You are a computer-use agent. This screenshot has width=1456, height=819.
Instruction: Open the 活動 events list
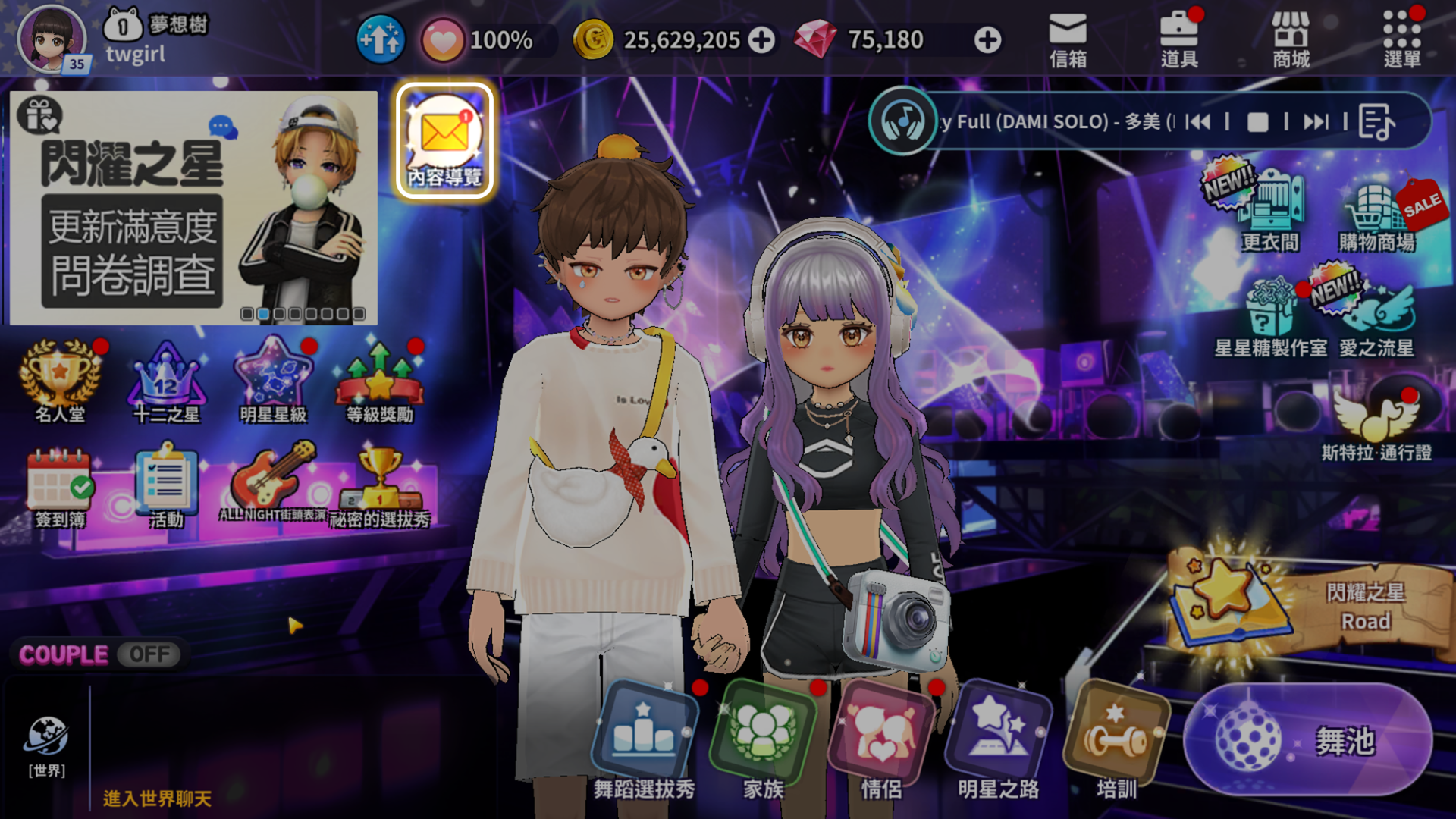[167, 487]
